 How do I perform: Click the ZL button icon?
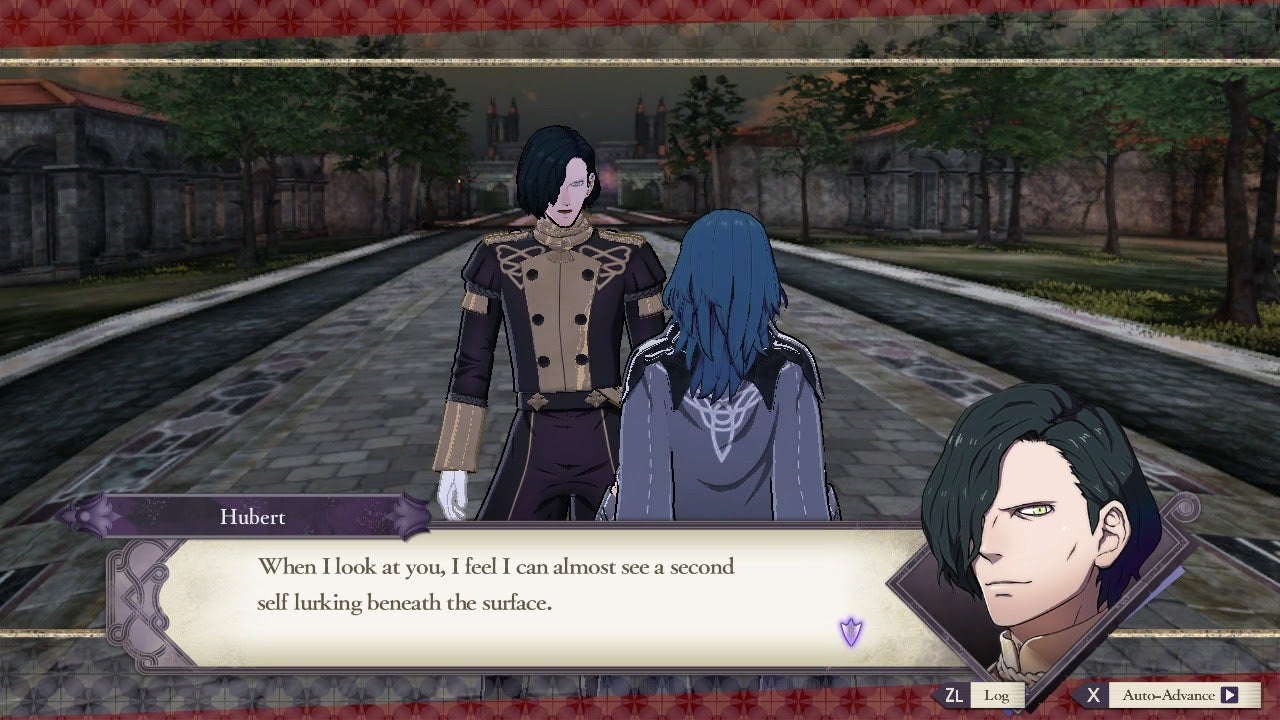(x=955, y=694)
